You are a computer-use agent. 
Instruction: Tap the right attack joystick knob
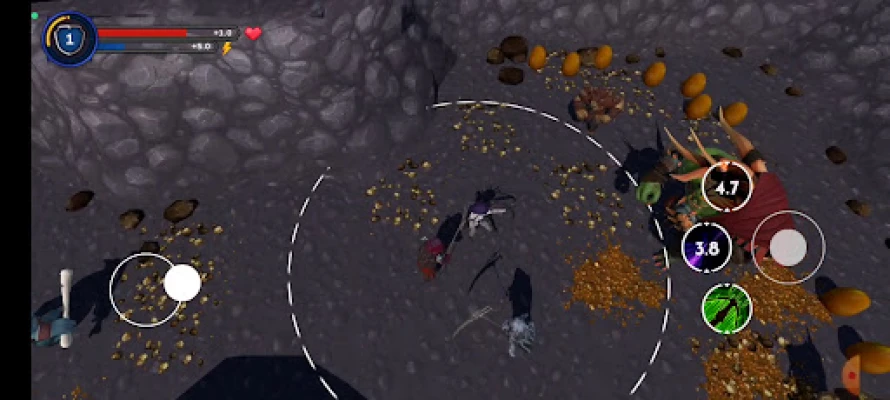[789, 247]
